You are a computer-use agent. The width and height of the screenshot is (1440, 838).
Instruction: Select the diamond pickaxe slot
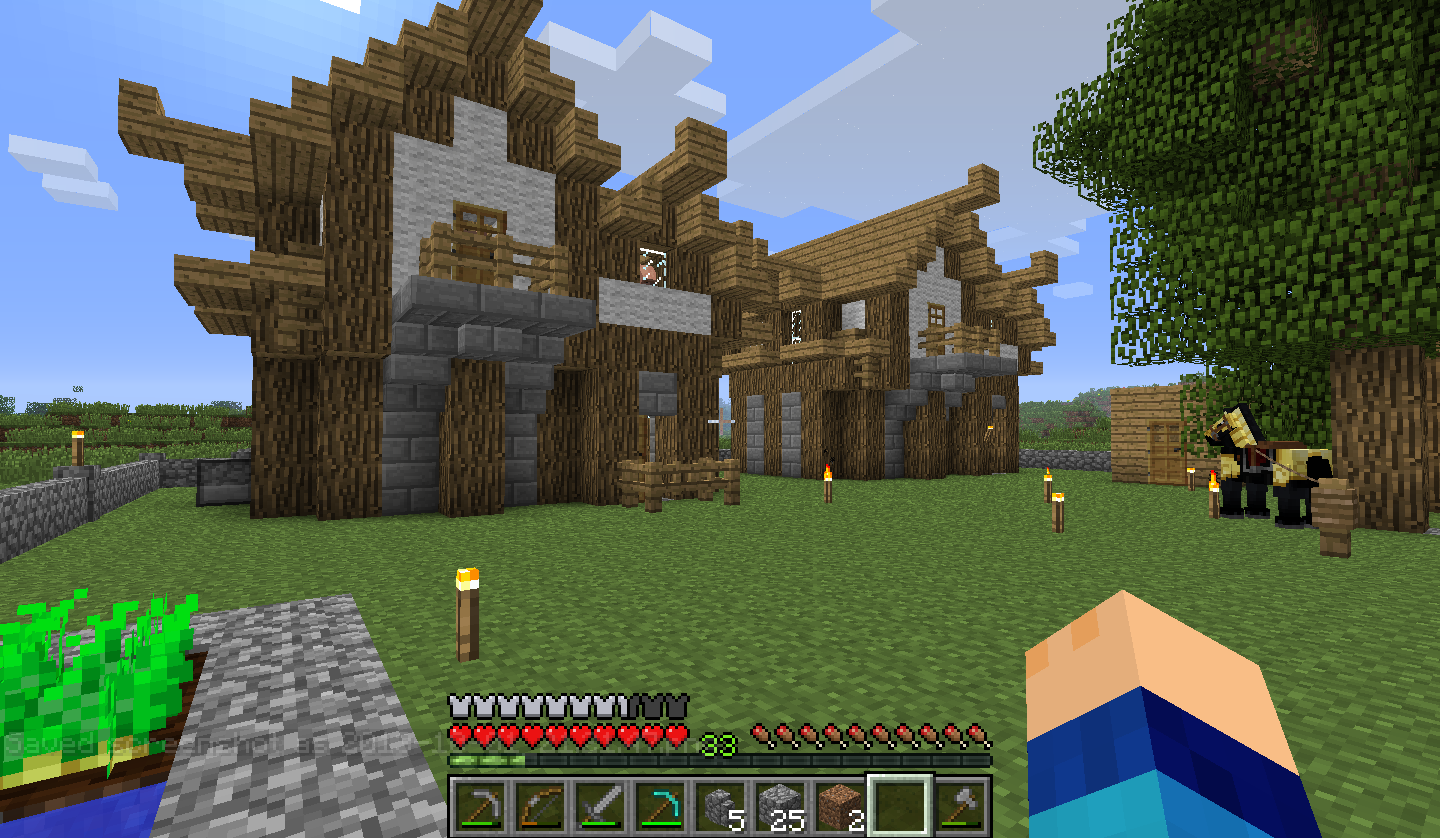[659, 806]
